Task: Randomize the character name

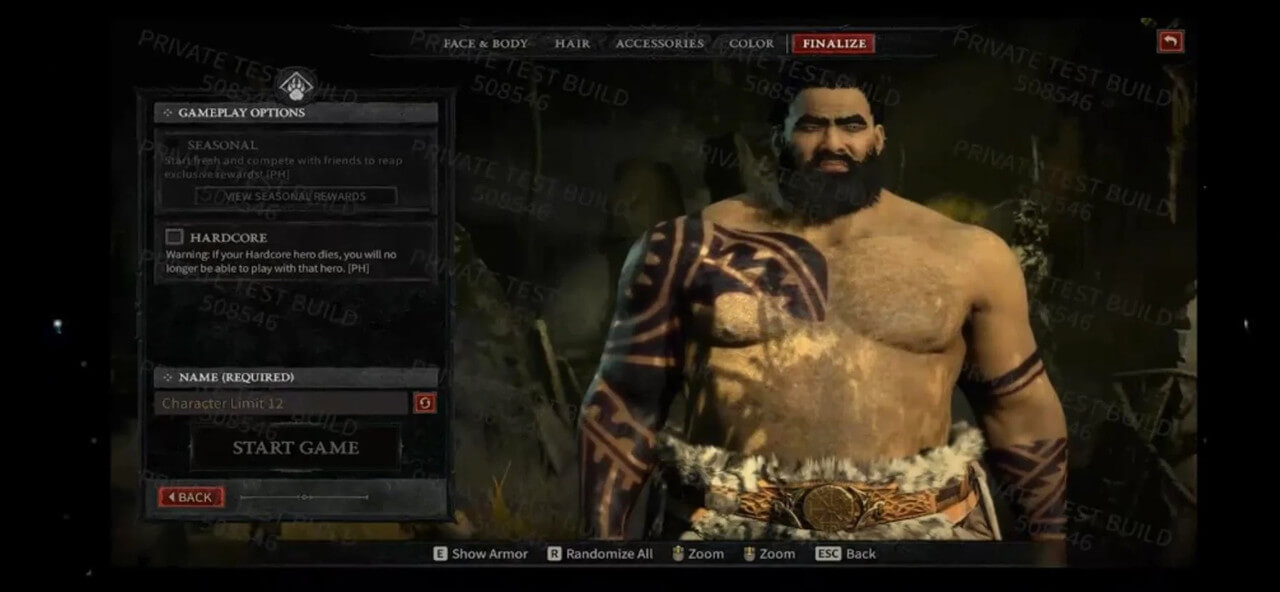Action: [425, 403]
